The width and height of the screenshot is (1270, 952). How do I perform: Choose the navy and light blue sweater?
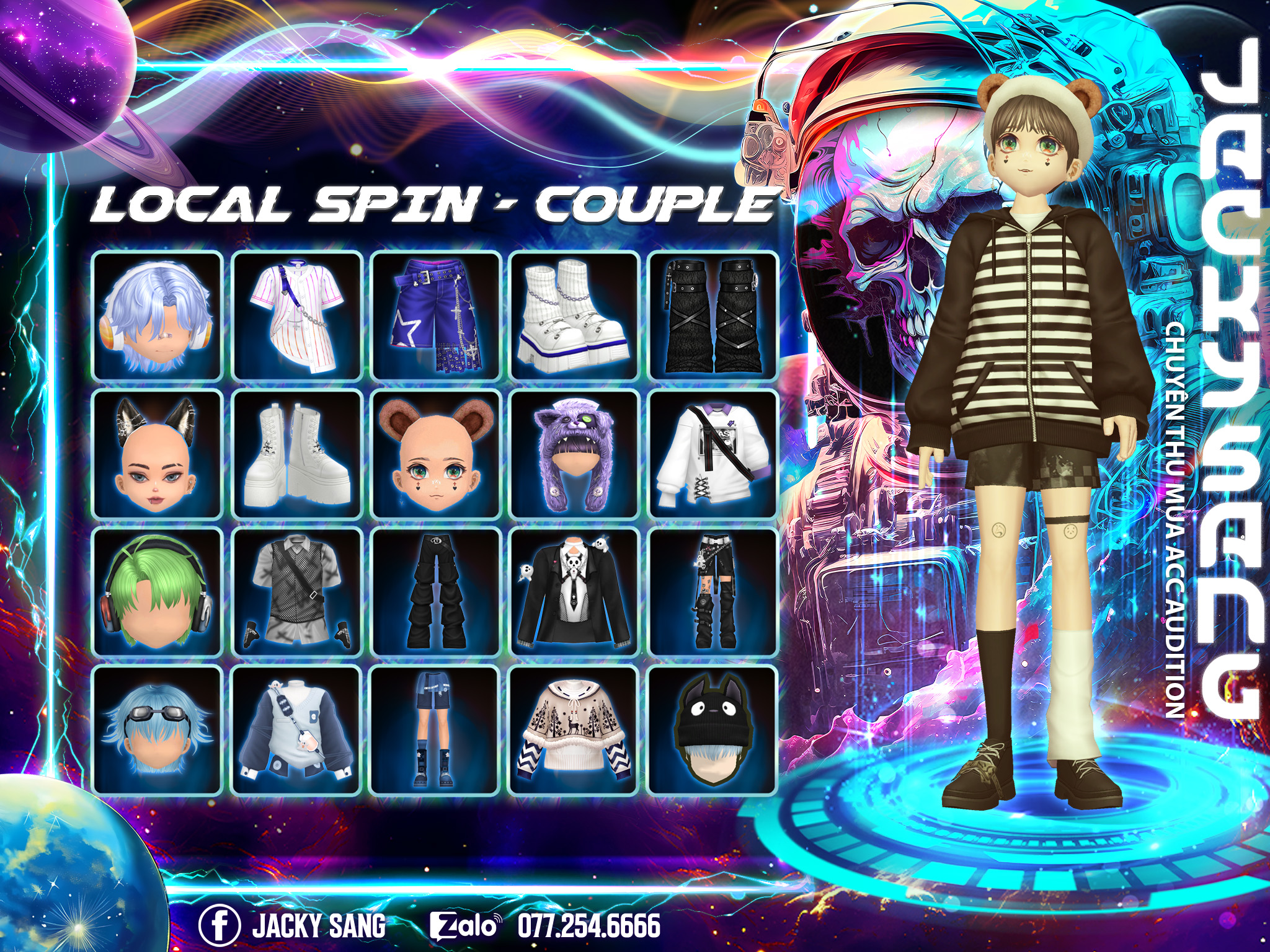point(296,730)
